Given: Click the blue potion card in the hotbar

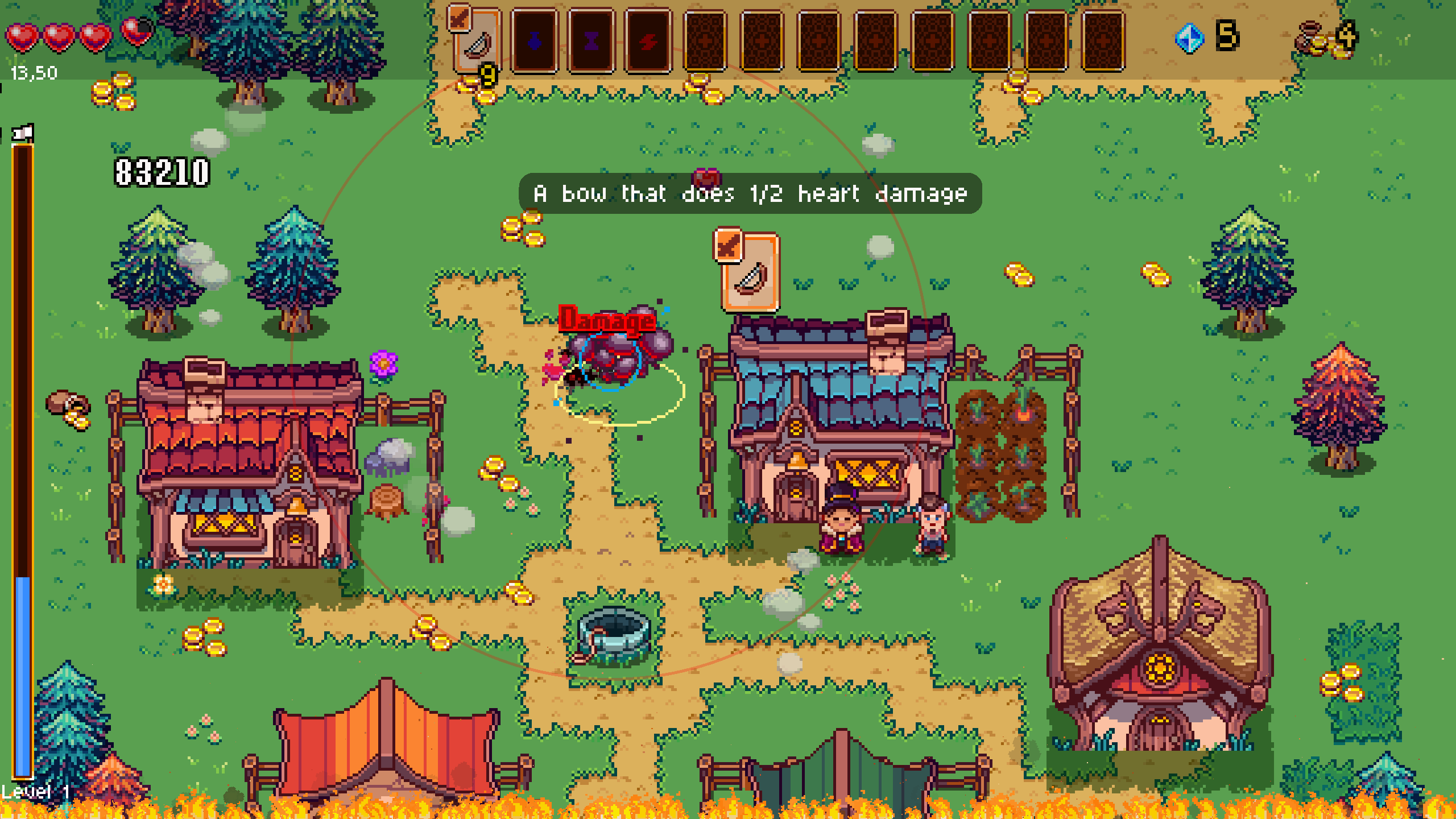Looking at the screenshot, I should 535,43.
